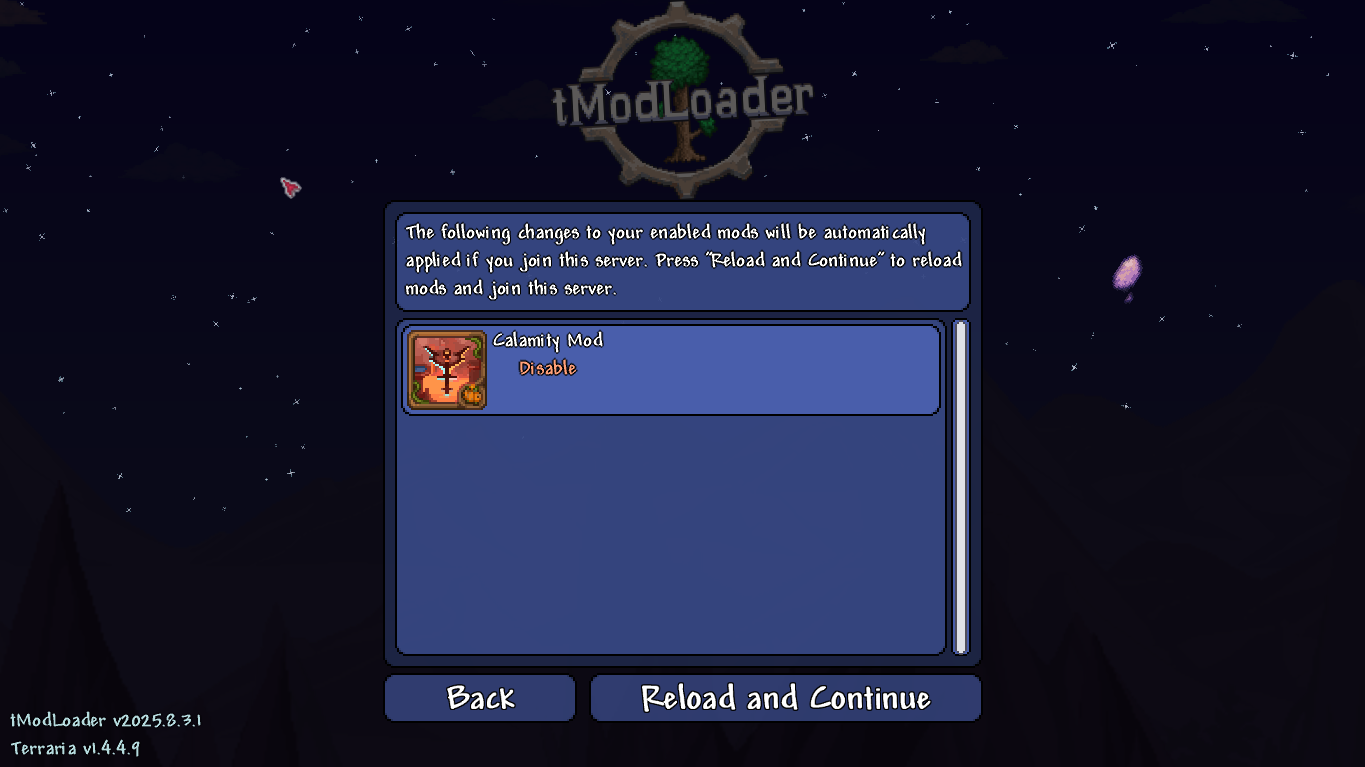Click Reload and Continue to join server
This screenshot has height=767, width=1365.
785,698
